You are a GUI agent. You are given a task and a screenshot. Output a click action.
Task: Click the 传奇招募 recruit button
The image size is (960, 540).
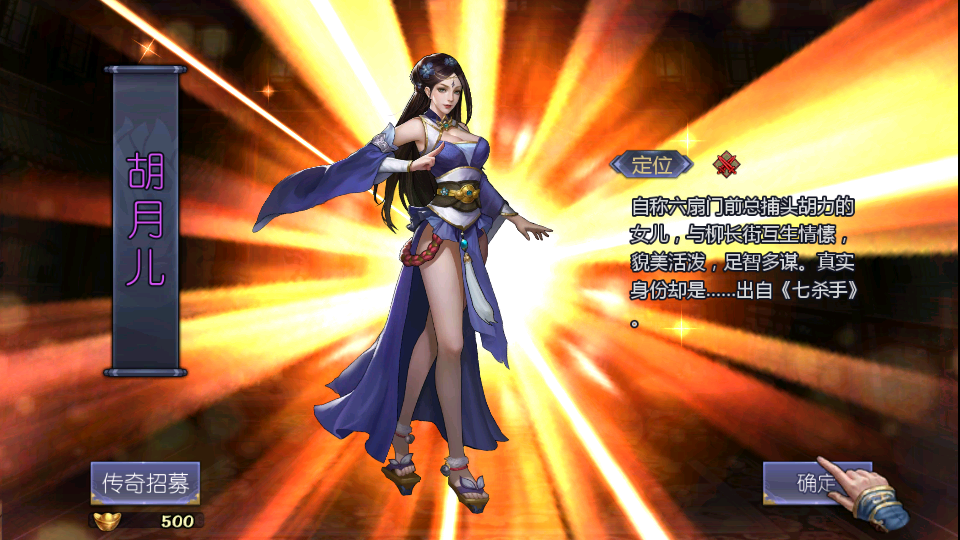click(x=145, y=483)
